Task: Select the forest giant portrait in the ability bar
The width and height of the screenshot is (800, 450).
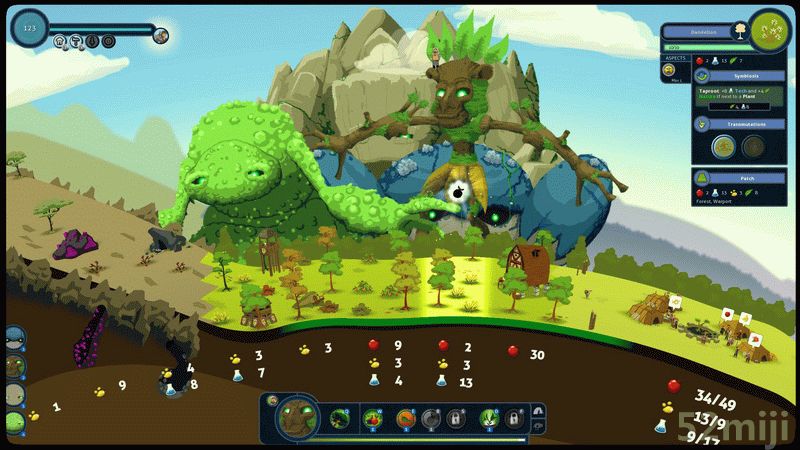Action: click(296, 418)
